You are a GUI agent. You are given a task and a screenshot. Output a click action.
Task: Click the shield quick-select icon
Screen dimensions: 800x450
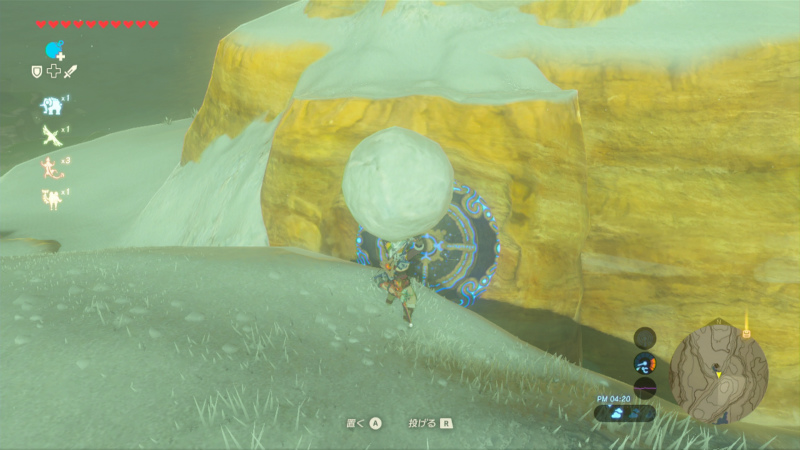37,71
